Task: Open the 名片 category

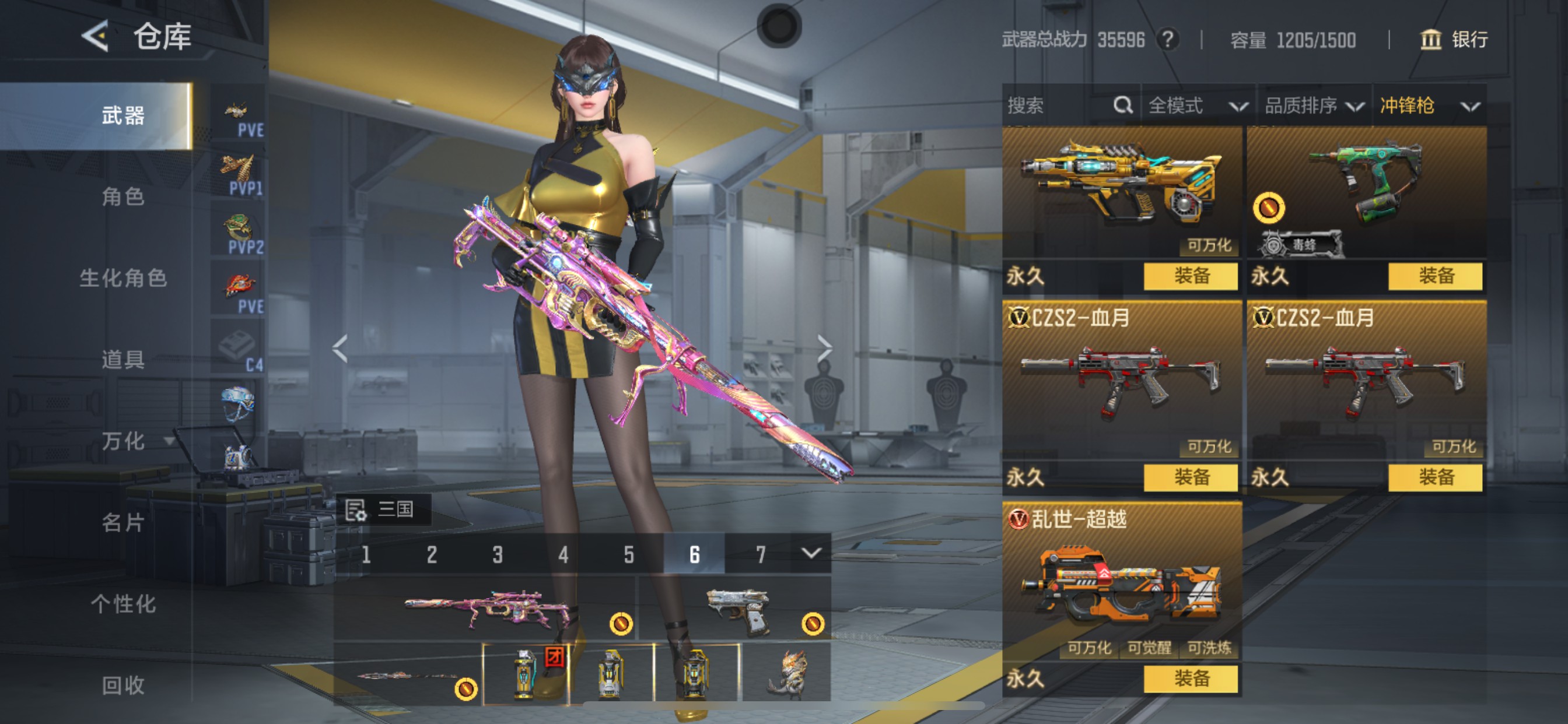Action: click(x=123, y=522)
